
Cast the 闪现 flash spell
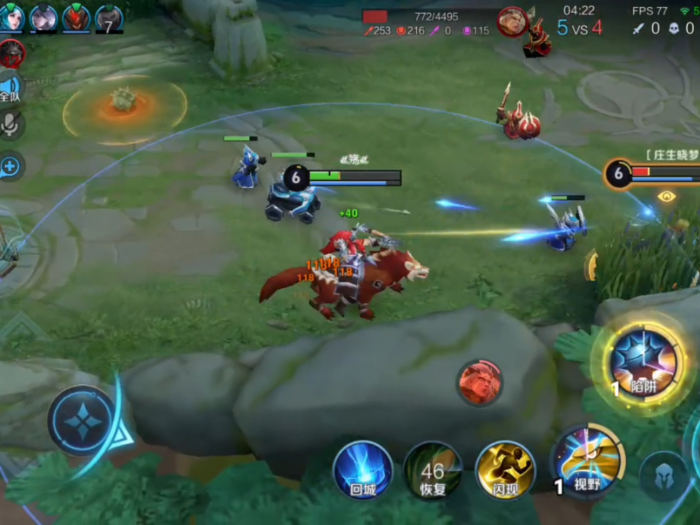505,470
